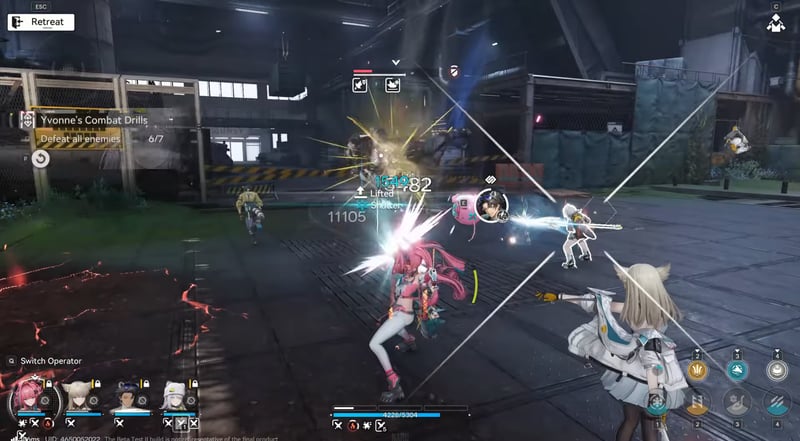The image size is (800, 441).
Task: Open the team icon in top-right corner
Action: tap(775, 22)
